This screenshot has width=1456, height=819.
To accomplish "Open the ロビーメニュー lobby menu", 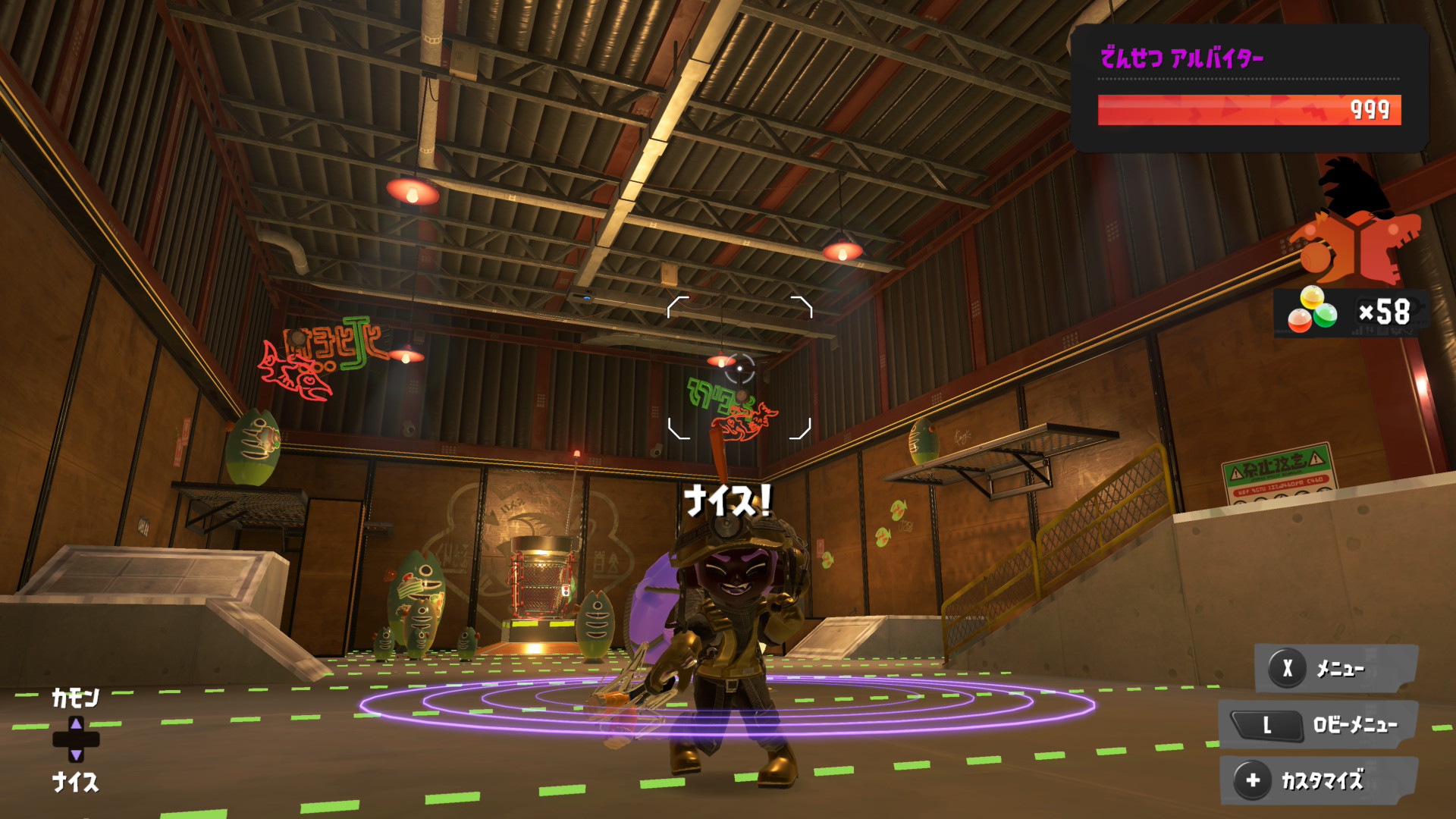I will click(1318, 726).
